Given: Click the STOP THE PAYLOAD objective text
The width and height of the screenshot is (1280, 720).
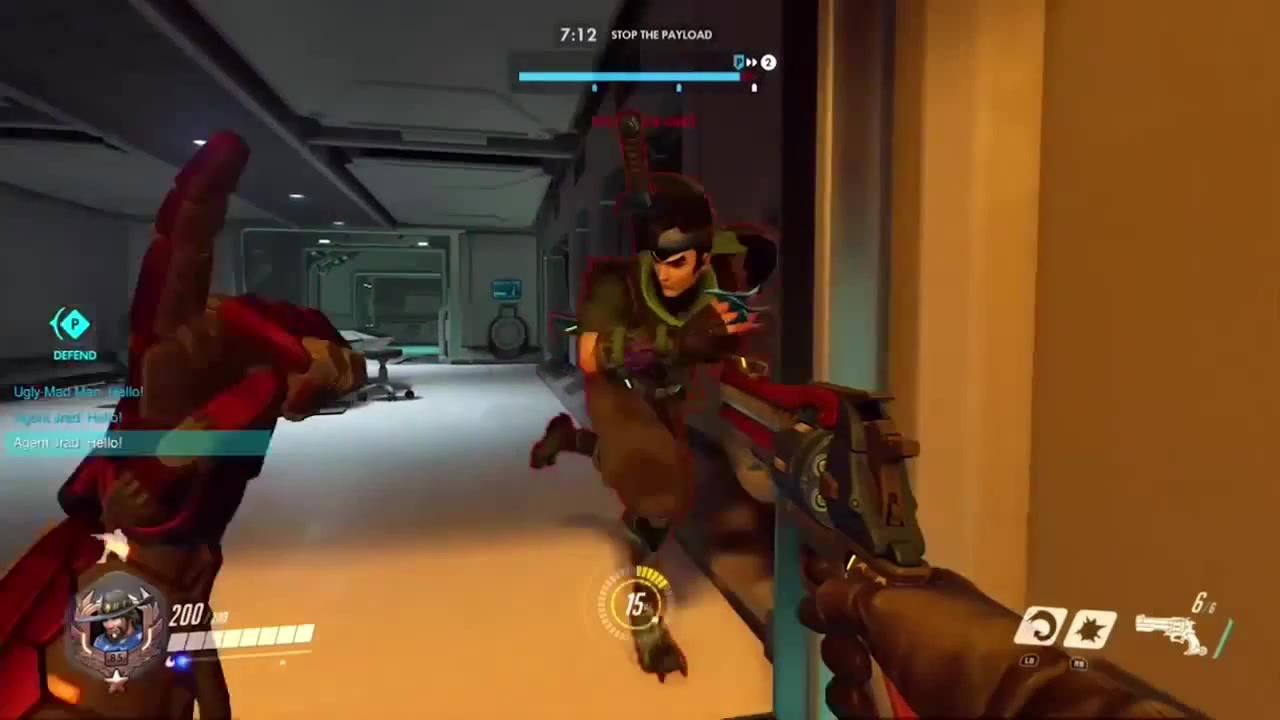Looking at the screenshot, I should pos(661,34).
